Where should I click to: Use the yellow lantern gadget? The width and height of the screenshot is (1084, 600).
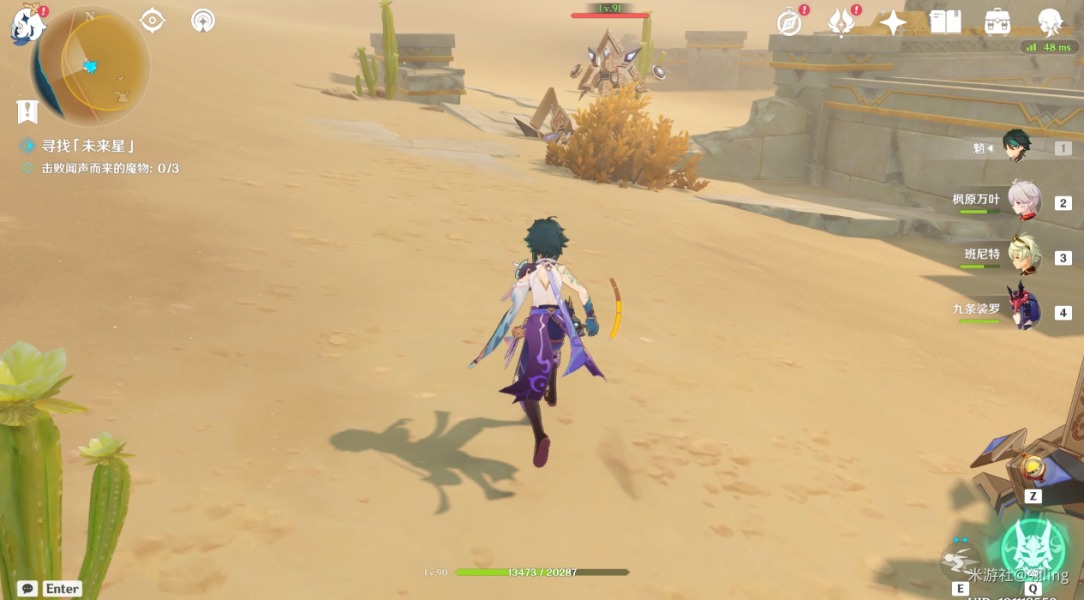[1028, 468]
